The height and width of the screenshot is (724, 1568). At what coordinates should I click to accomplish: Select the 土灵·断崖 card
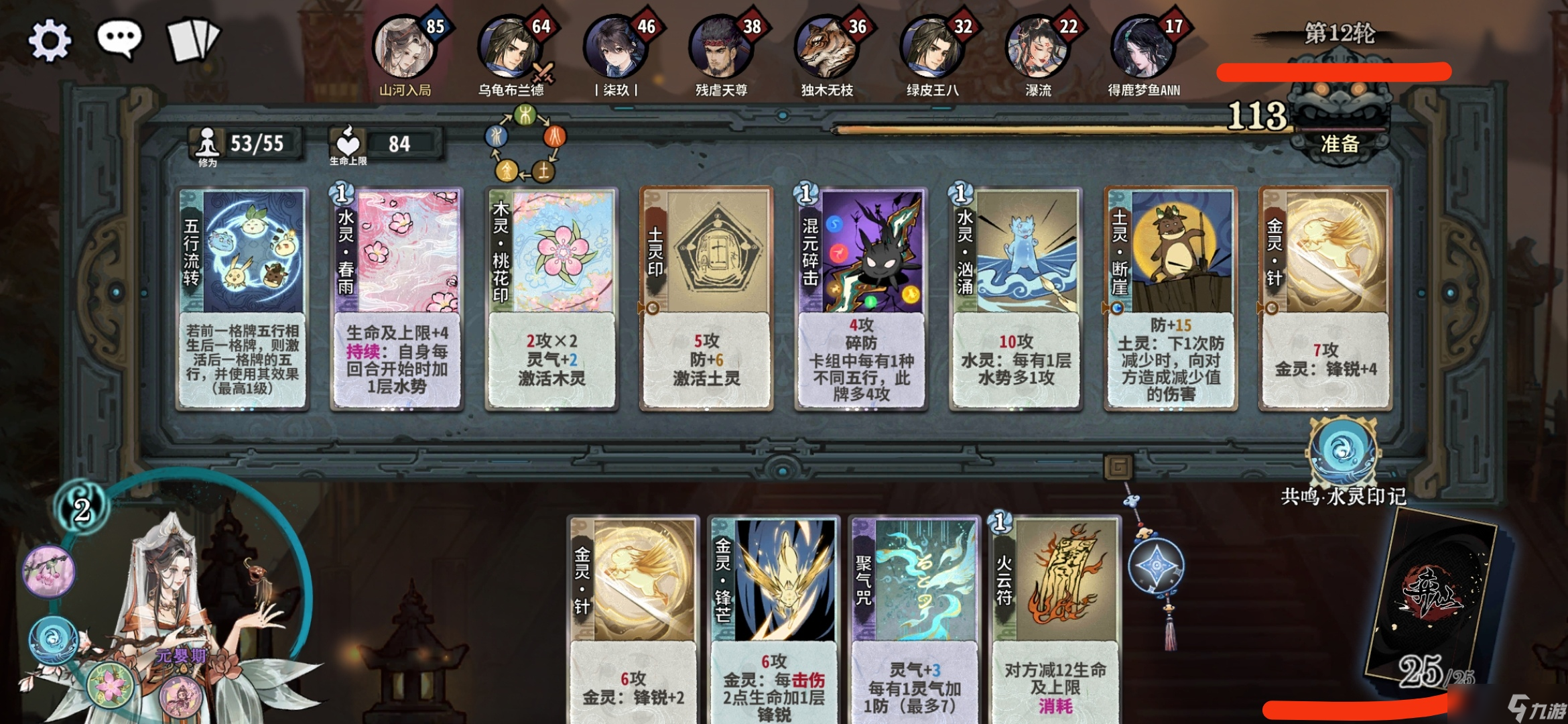(1170, 298)
